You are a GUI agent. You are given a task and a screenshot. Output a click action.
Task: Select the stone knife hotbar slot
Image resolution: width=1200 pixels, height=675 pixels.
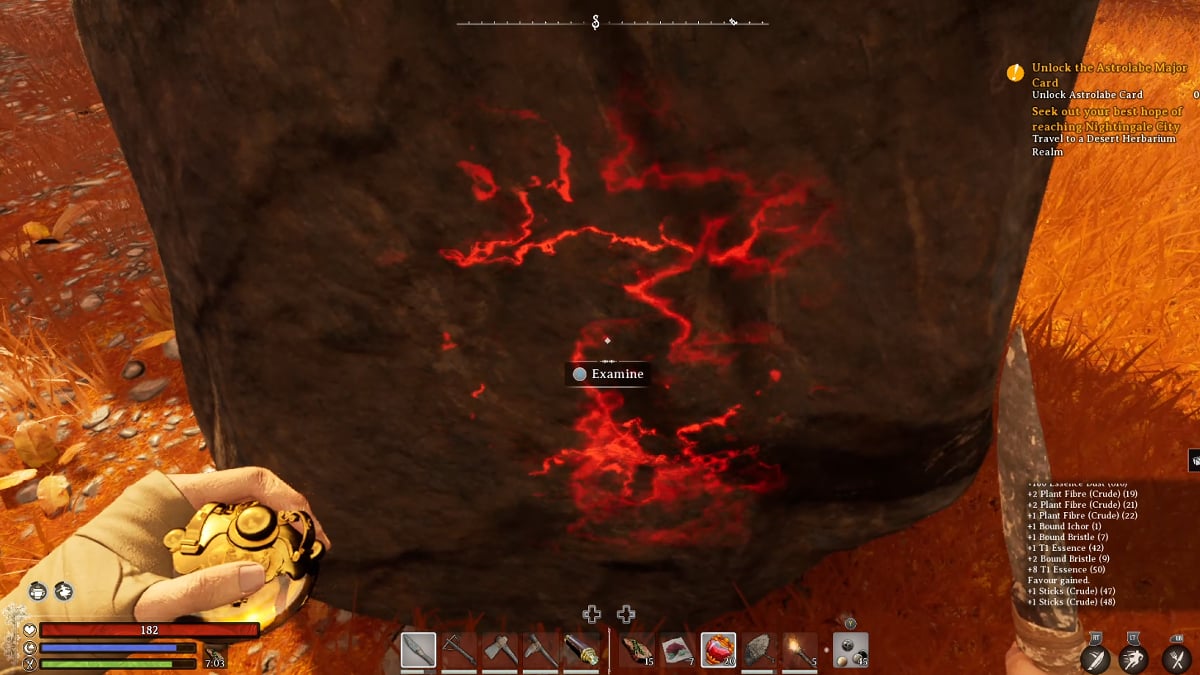pos(418,650)
